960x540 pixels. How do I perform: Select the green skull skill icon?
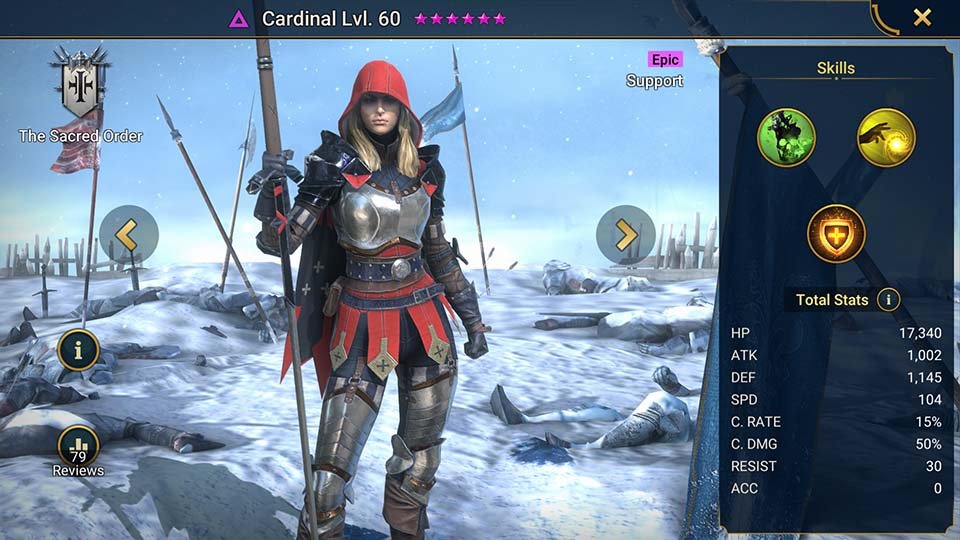pyautogui.click(x=786, y=138)
